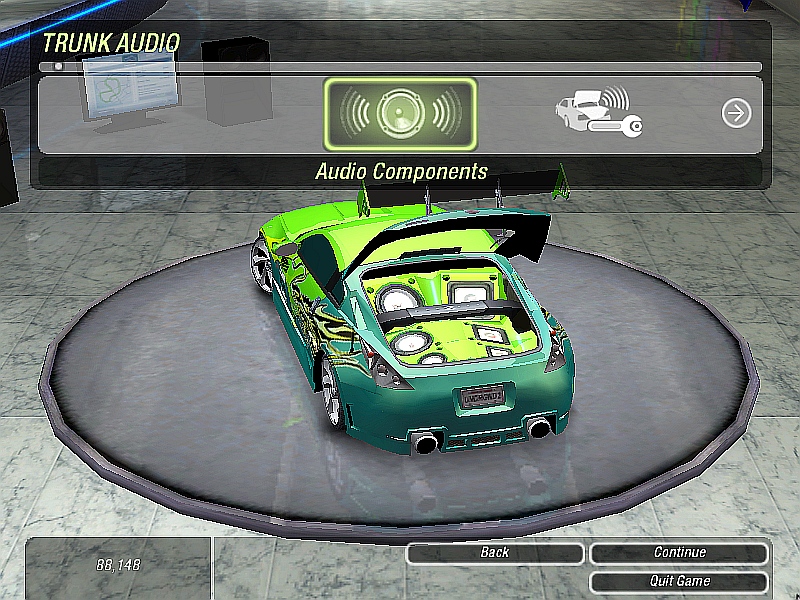The image size is (800, 600).
Task: Choose the car with wrench audio option
Action: [x=598, y=112]
